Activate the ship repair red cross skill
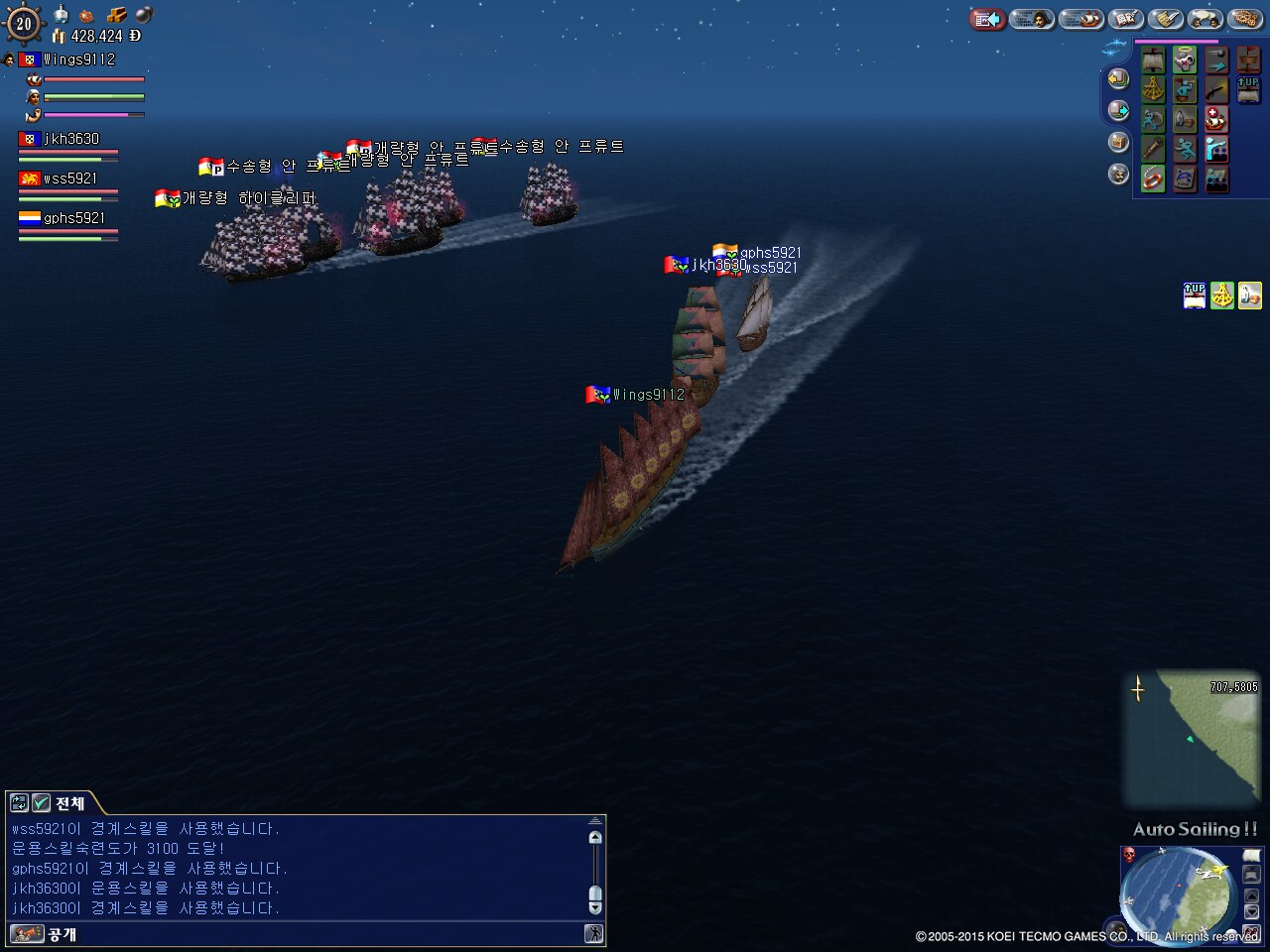This screenshot has height=952, width=1270. pos(1216,120)
